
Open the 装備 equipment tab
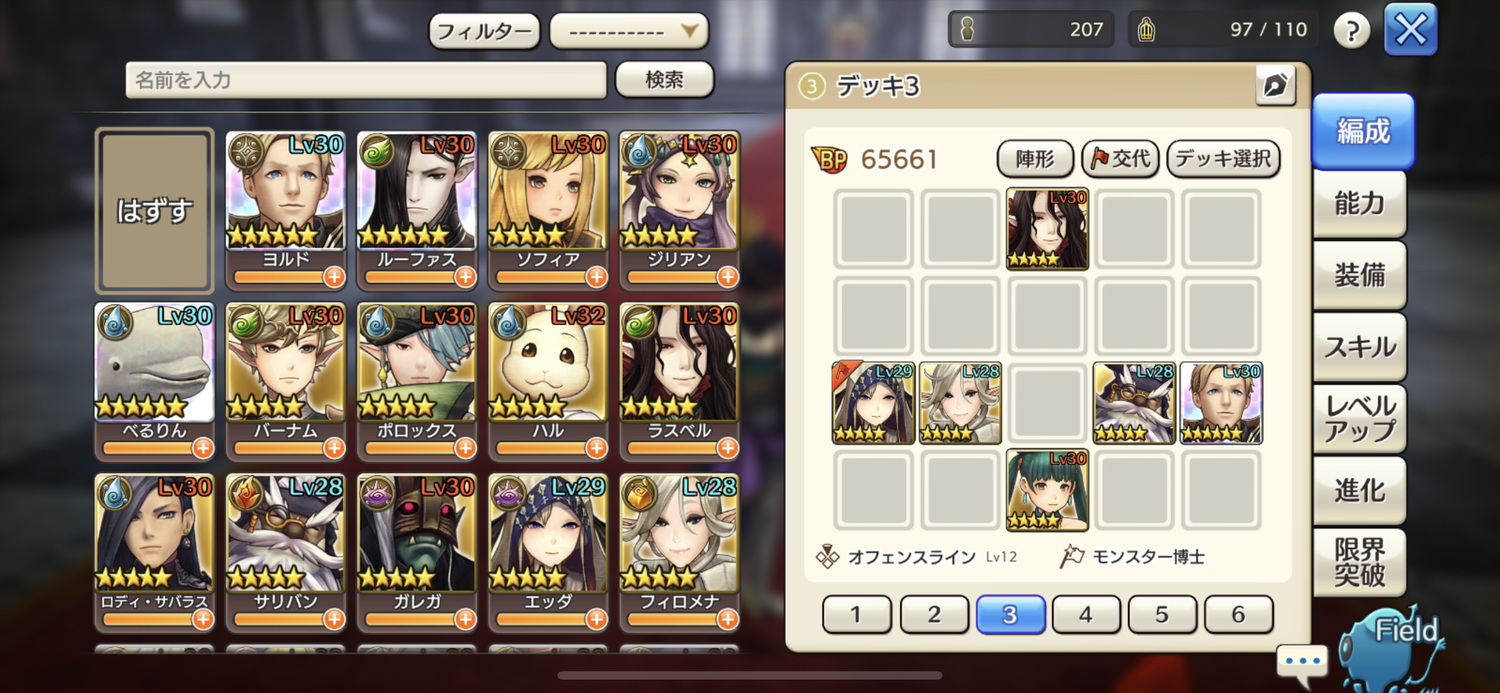(x=1359, y=275)
